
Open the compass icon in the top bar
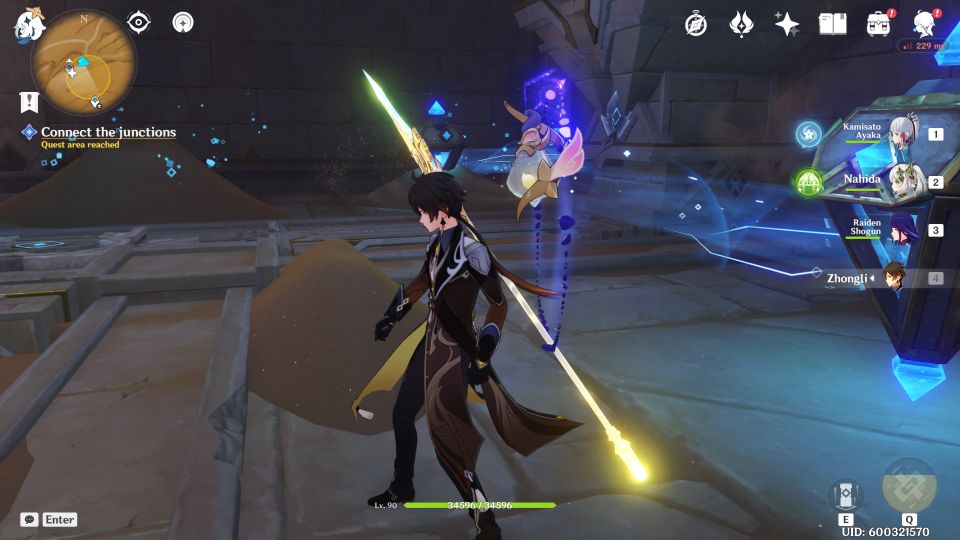pos(696,24)
